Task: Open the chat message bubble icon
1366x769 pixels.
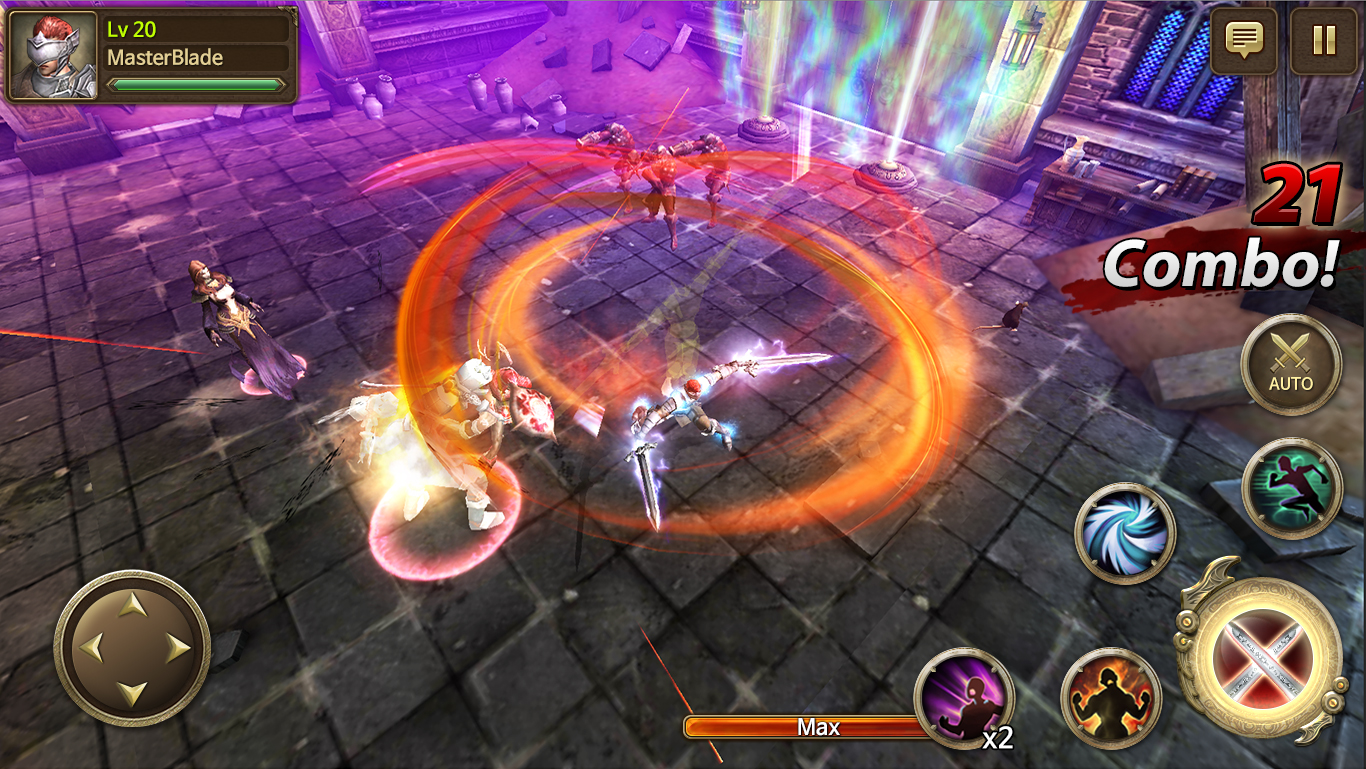Action: (x=1243, y=42)
